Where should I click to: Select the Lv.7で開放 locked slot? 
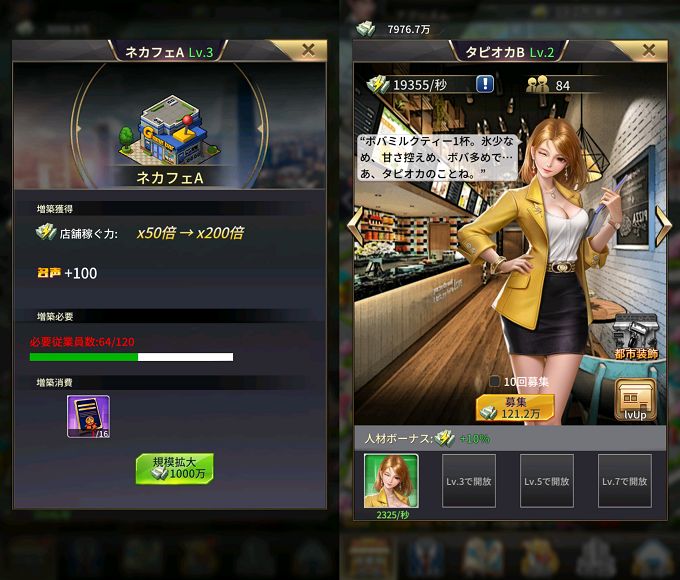click(625, 480)
